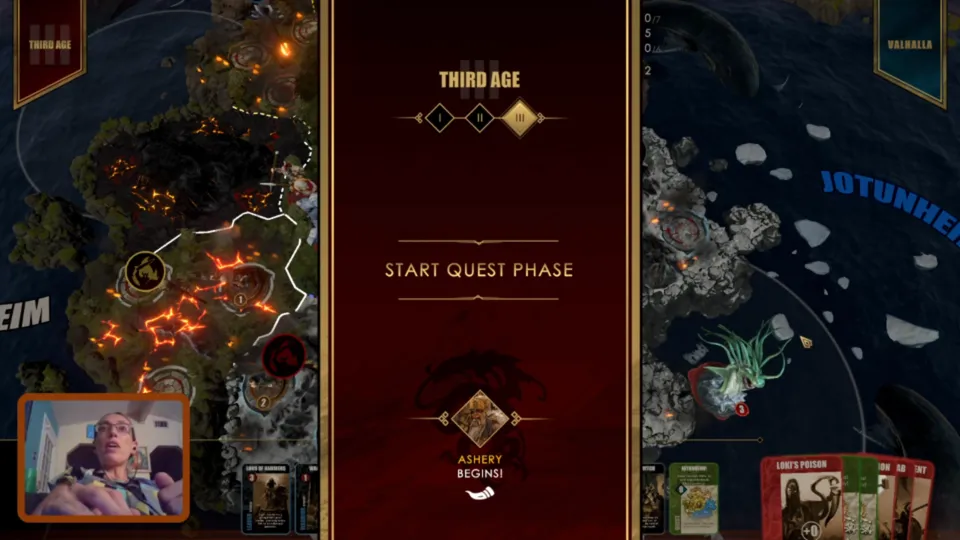Open the Valhalla banner

coord(909,48)
